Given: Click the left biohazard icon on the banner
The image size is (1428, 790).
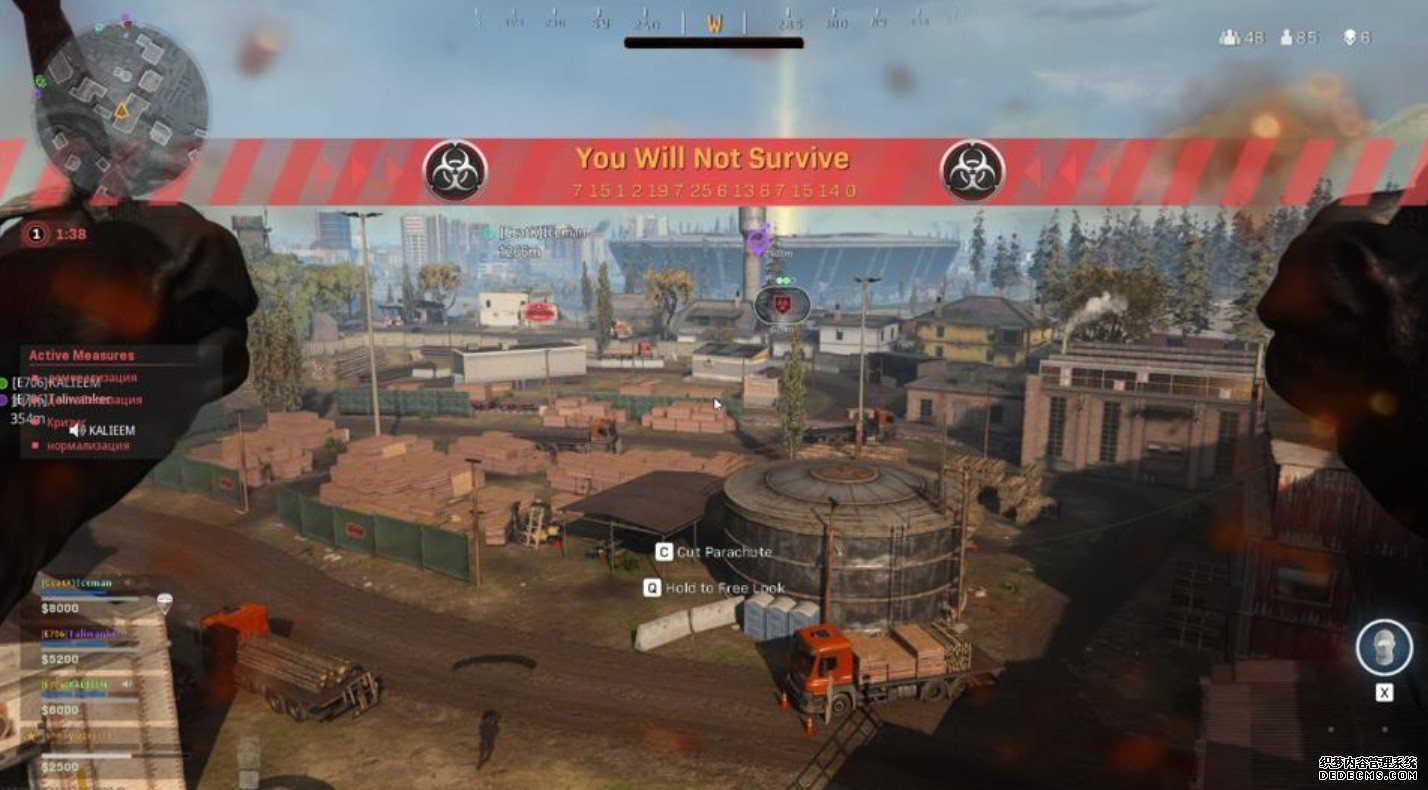Looking at the screenshot, I should tap(455, 170).
